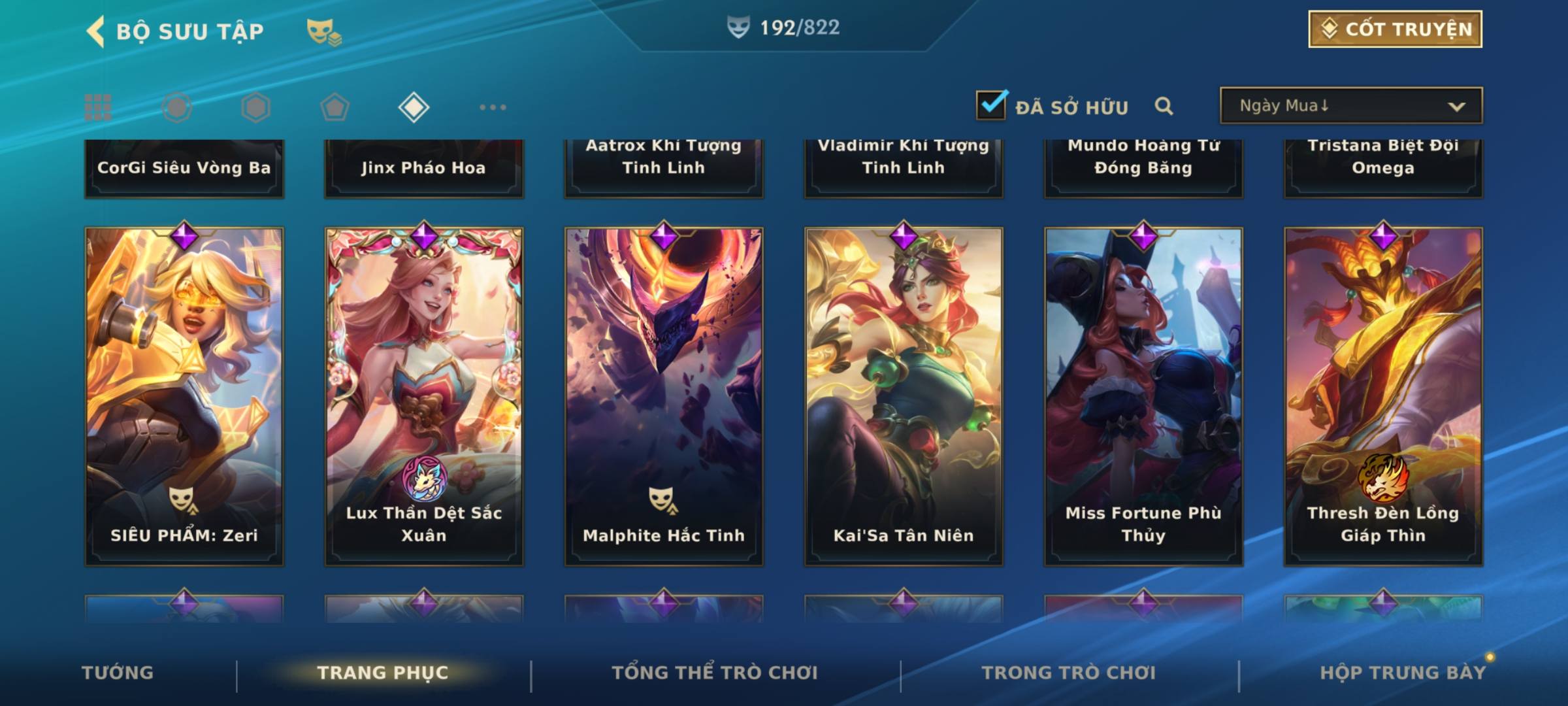Choose Kai'Sa Tân Niên skin card
The image size is (1568, 706).
click(x=904, y=396)
